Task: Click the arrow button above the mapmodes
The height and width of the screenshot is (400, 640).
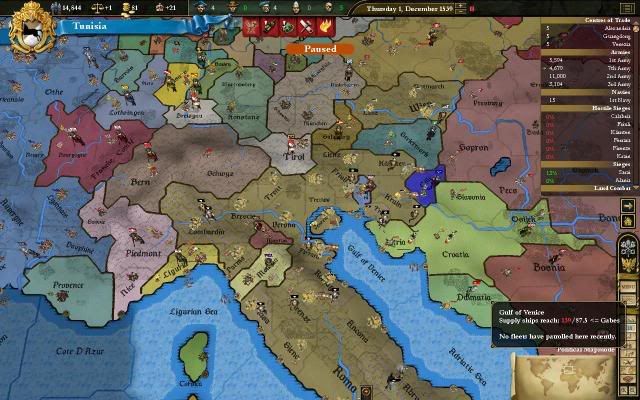Action: click(628, 206)
